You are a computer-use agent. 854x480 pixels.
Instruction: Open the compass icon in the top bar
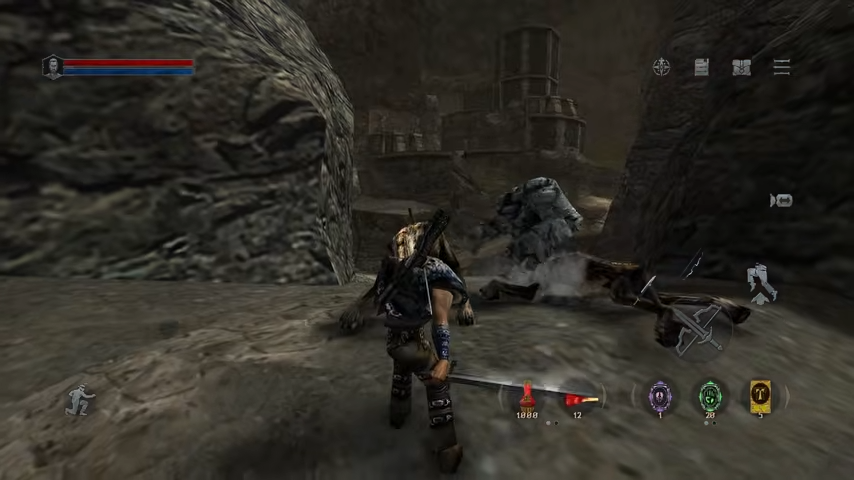click(x=661, y=67)
